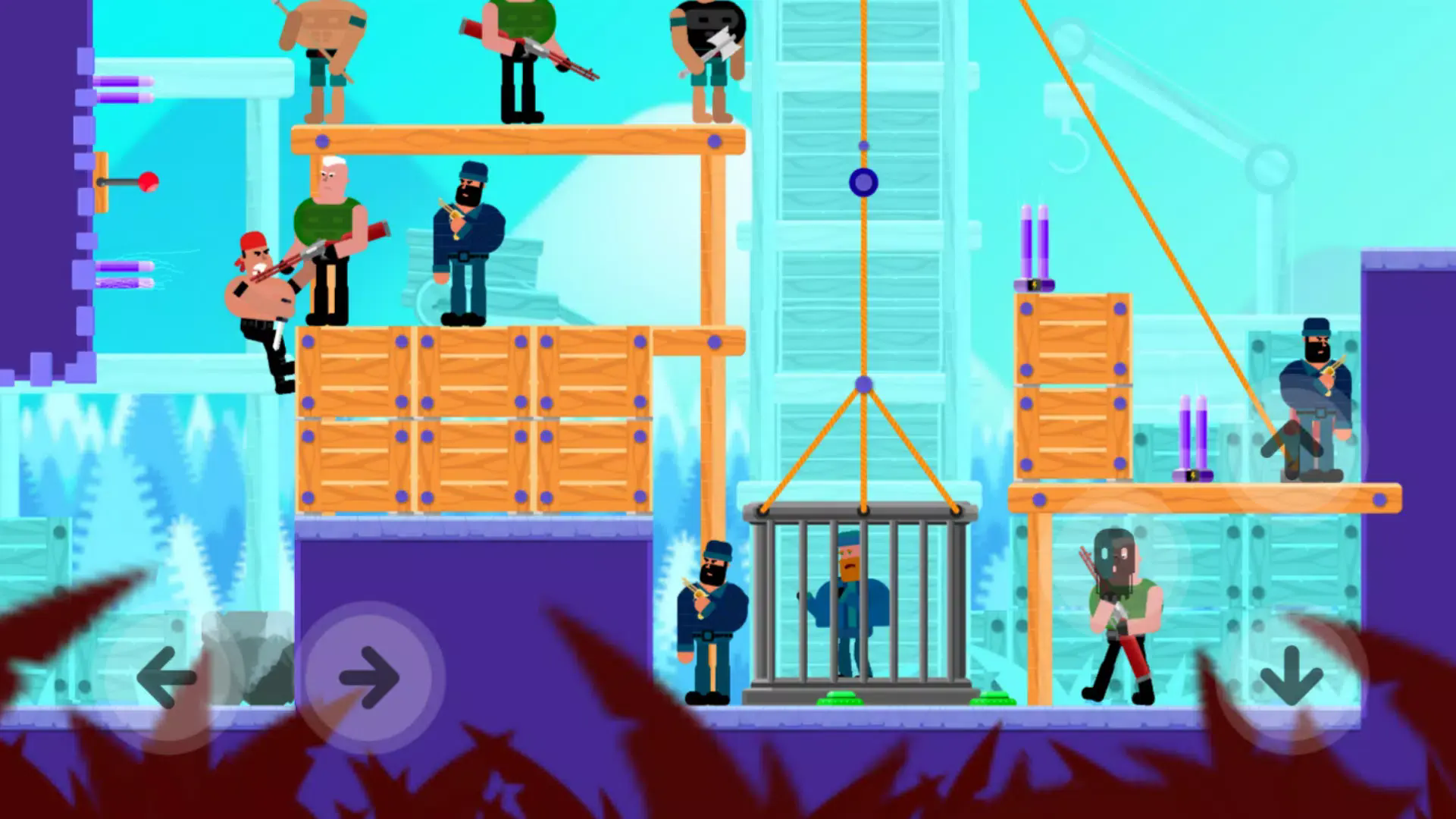1456x819 pixels.
Task: Tap the right arrow movement button
Action: pyautogui.click(x=369, y=677)
